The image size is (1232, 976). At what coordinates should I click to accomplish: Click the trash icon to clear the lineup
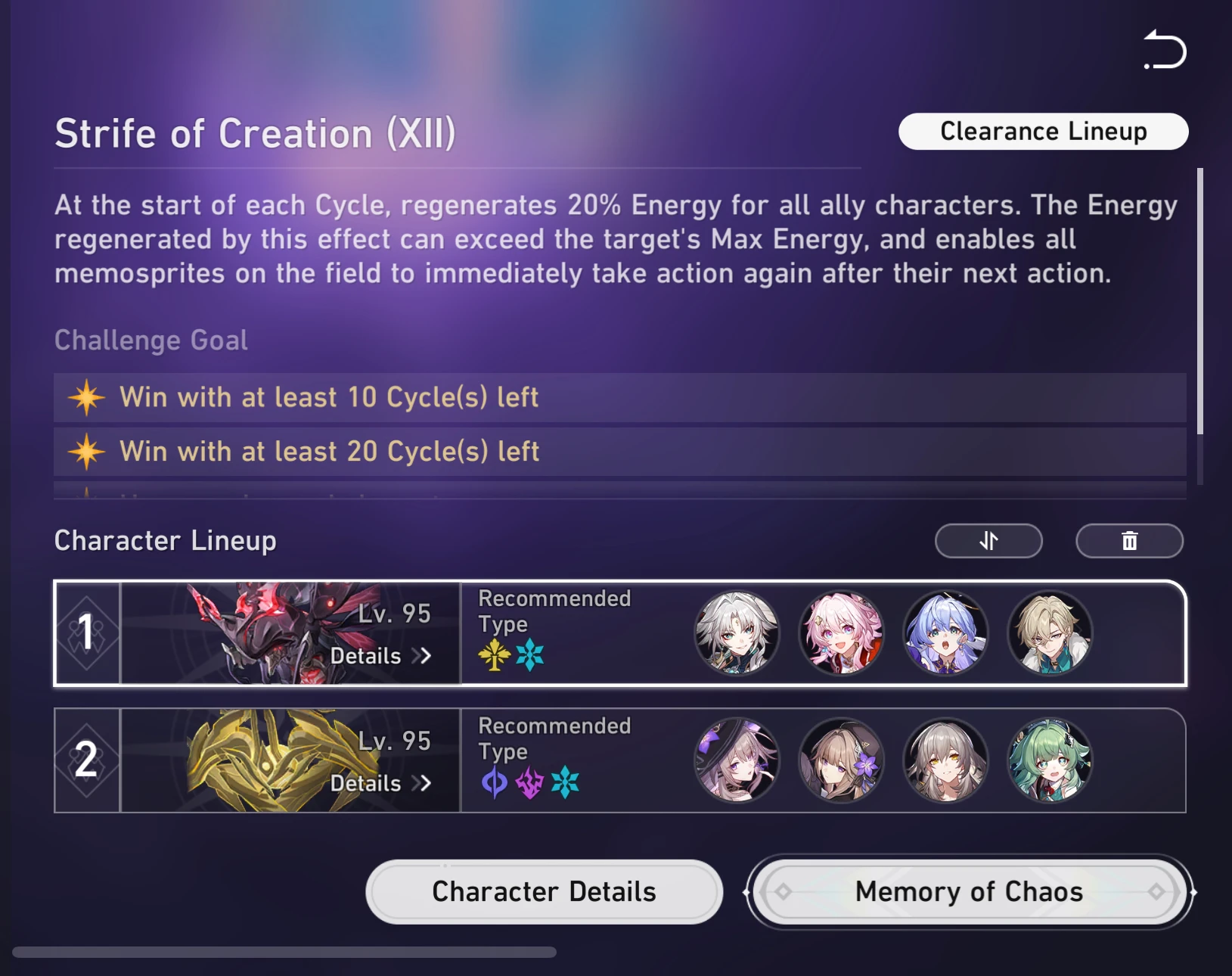1129,541
